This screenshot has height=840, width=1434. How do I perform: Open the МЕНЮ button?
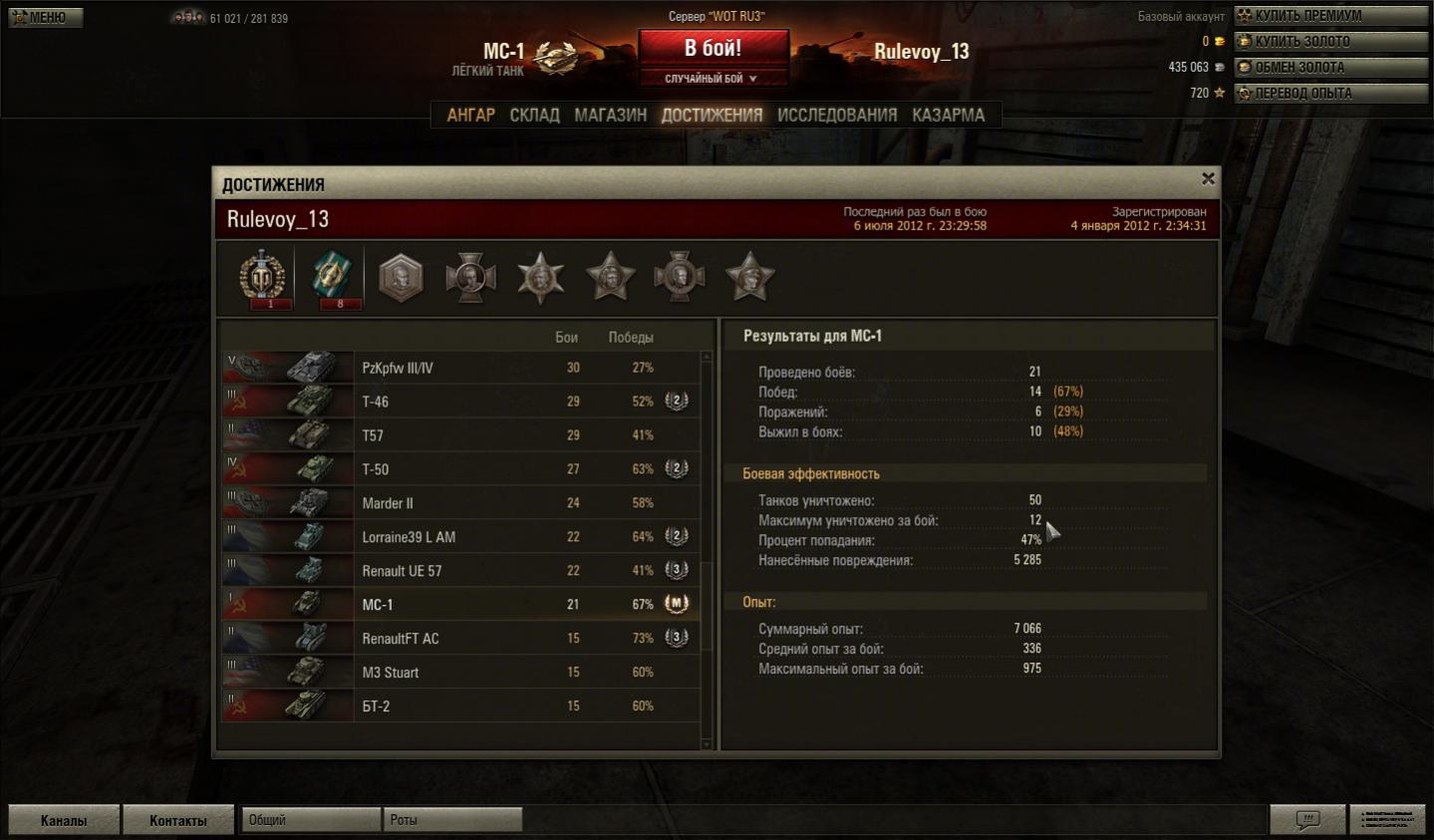[46, 17]
